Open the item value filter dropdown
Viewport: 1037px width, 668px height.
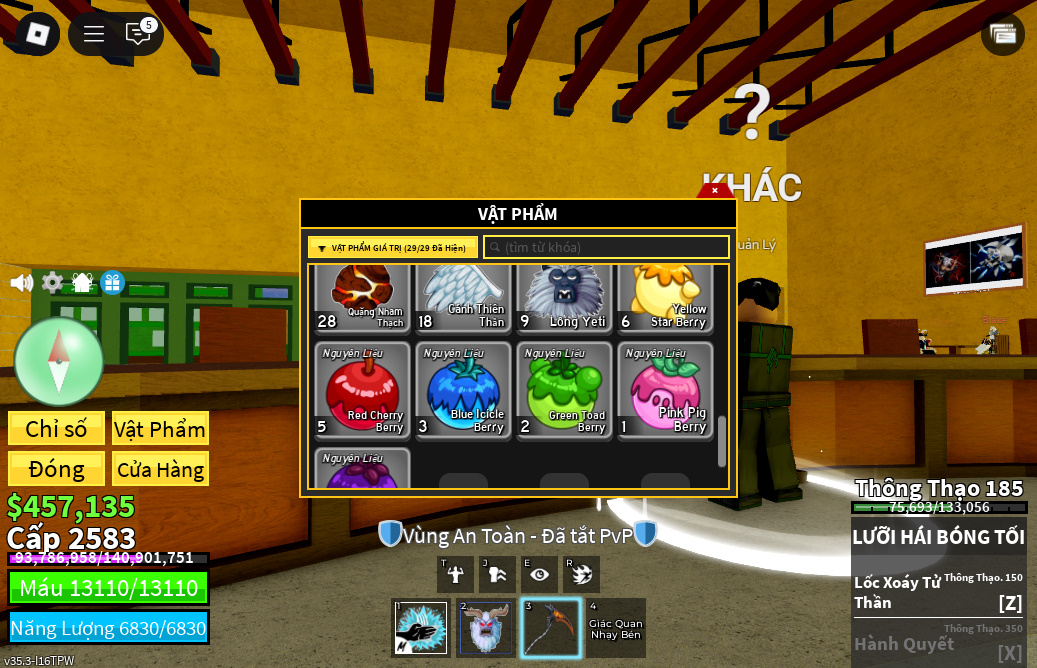[393, 248]
